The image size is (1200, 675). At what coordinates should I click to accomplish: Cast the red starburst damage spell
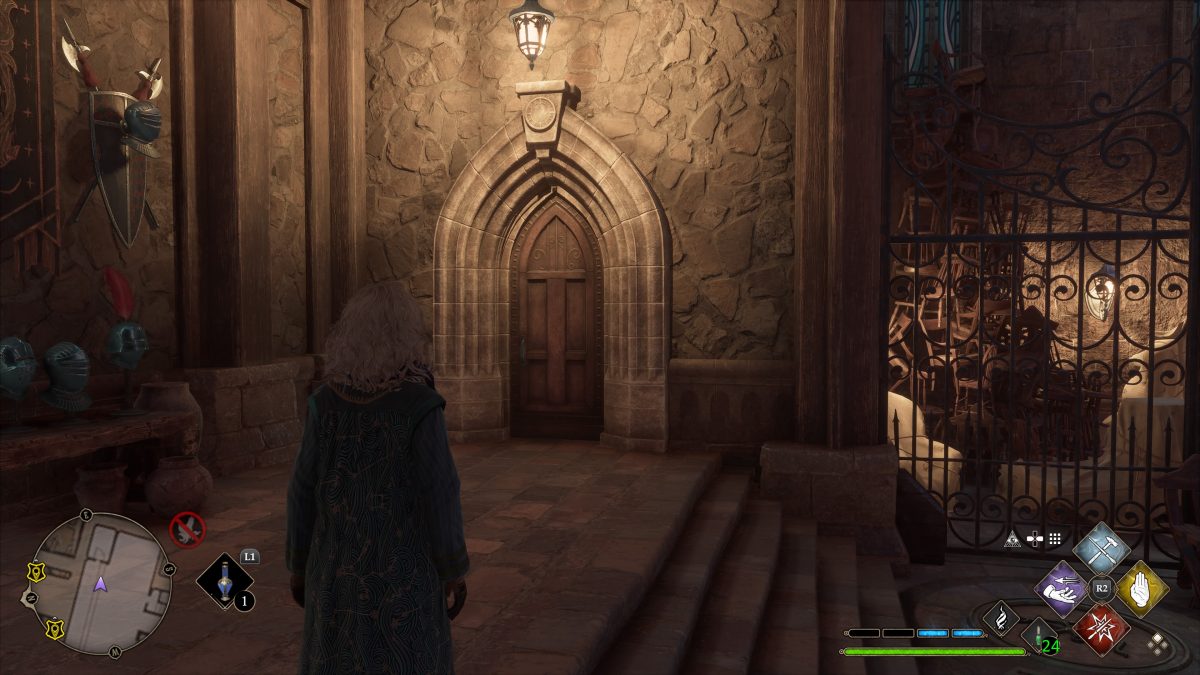[x=1101, y=629]
